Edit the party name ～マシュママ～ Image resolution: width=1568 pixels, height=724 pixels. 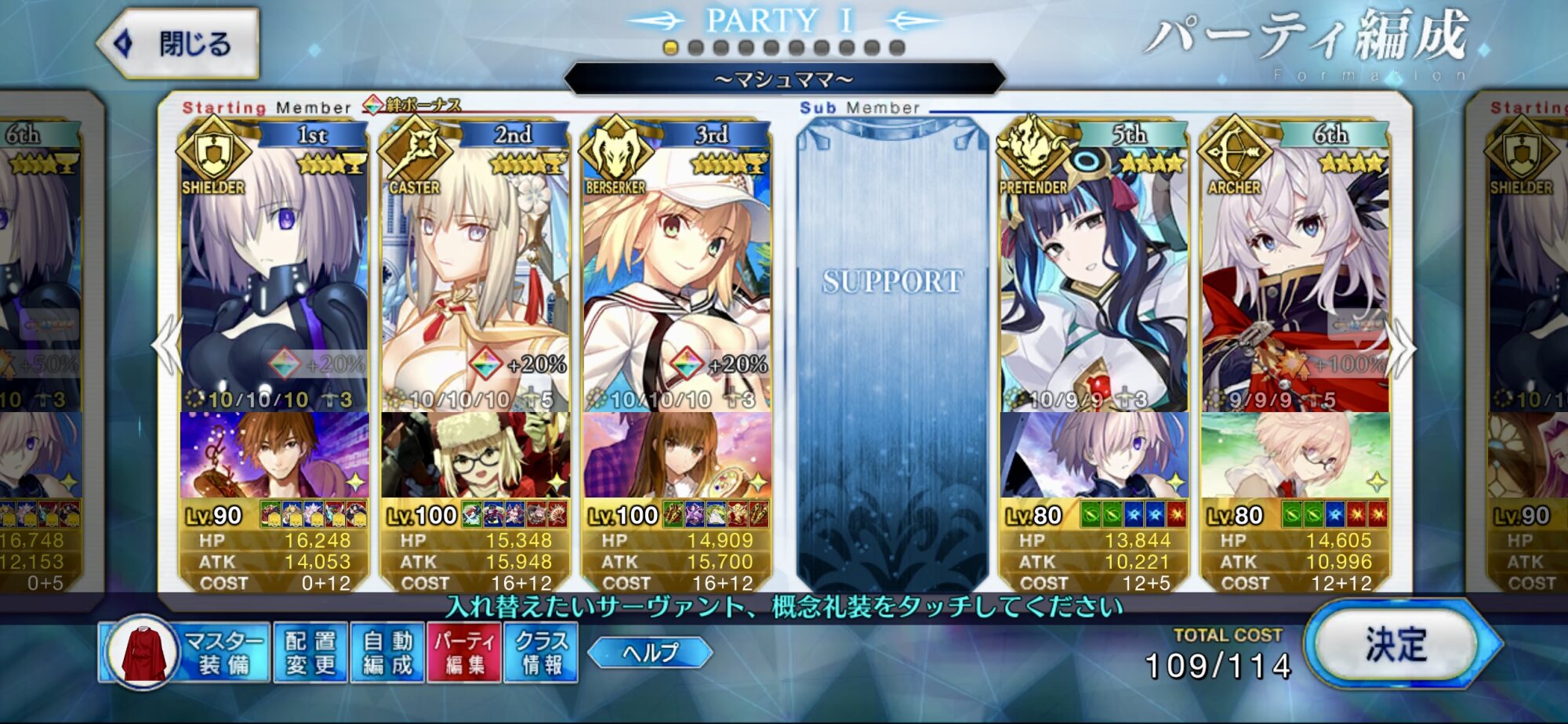point(784,79)
